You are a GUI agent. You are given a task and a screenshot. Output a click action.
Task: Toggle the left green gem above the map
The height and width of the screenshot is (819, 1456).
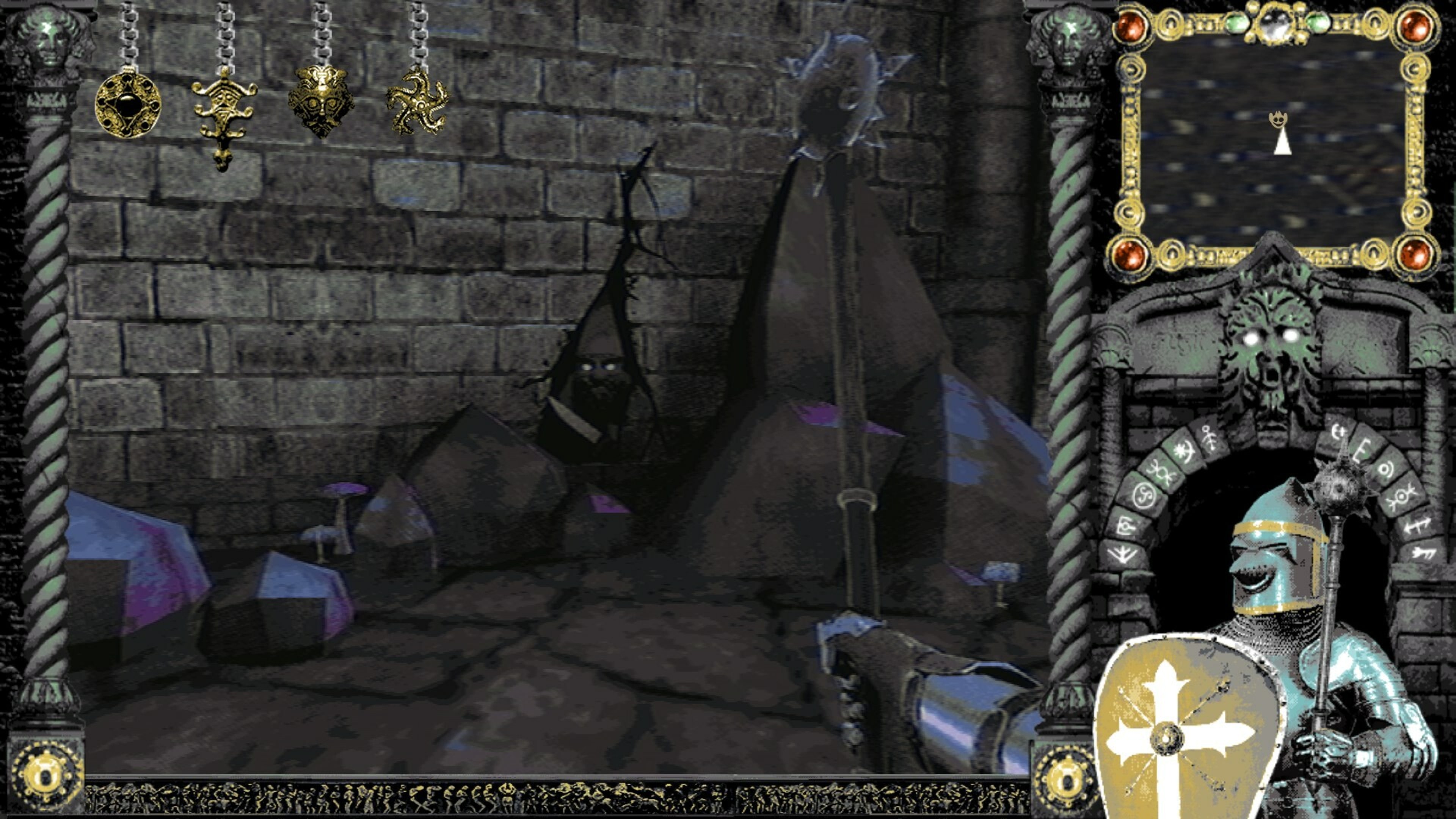point(1238,23)
